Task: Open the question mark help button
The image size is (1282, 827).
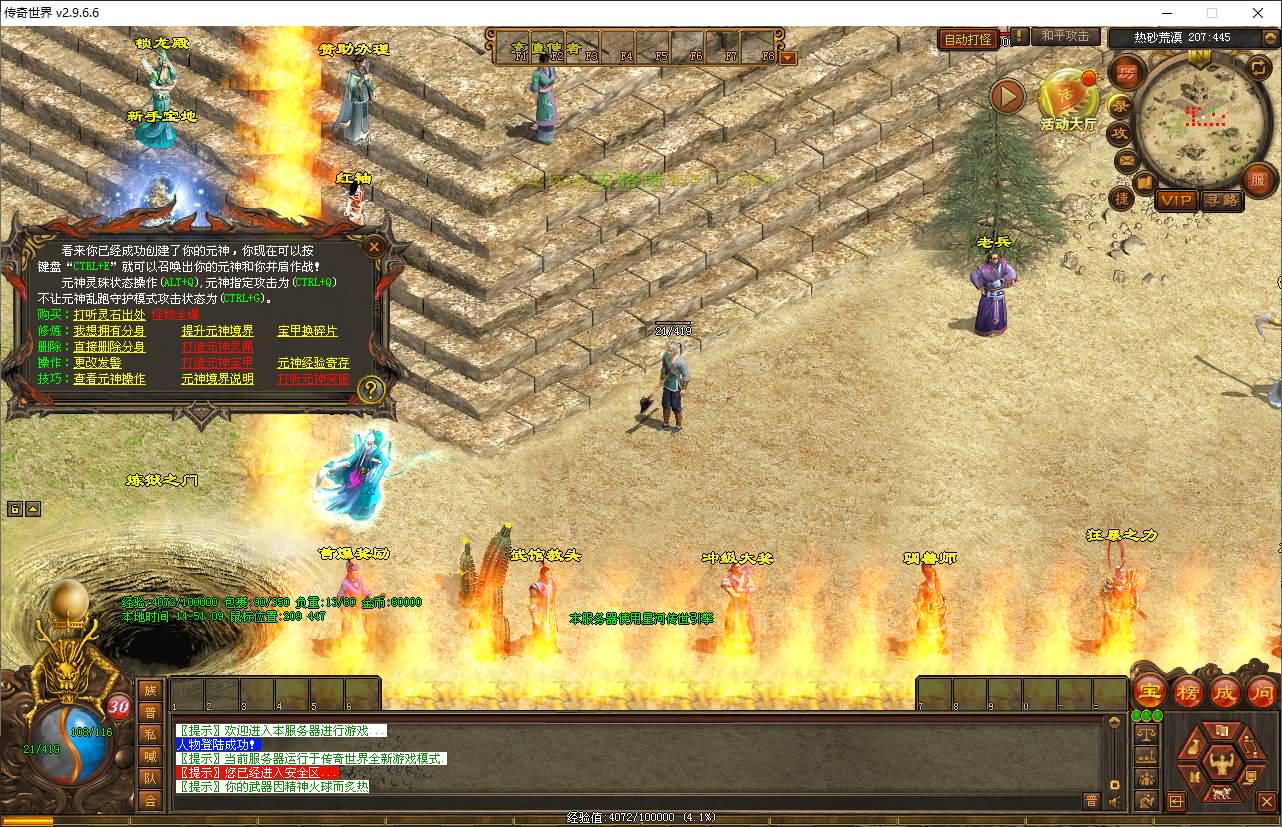Action: point(371,389)
